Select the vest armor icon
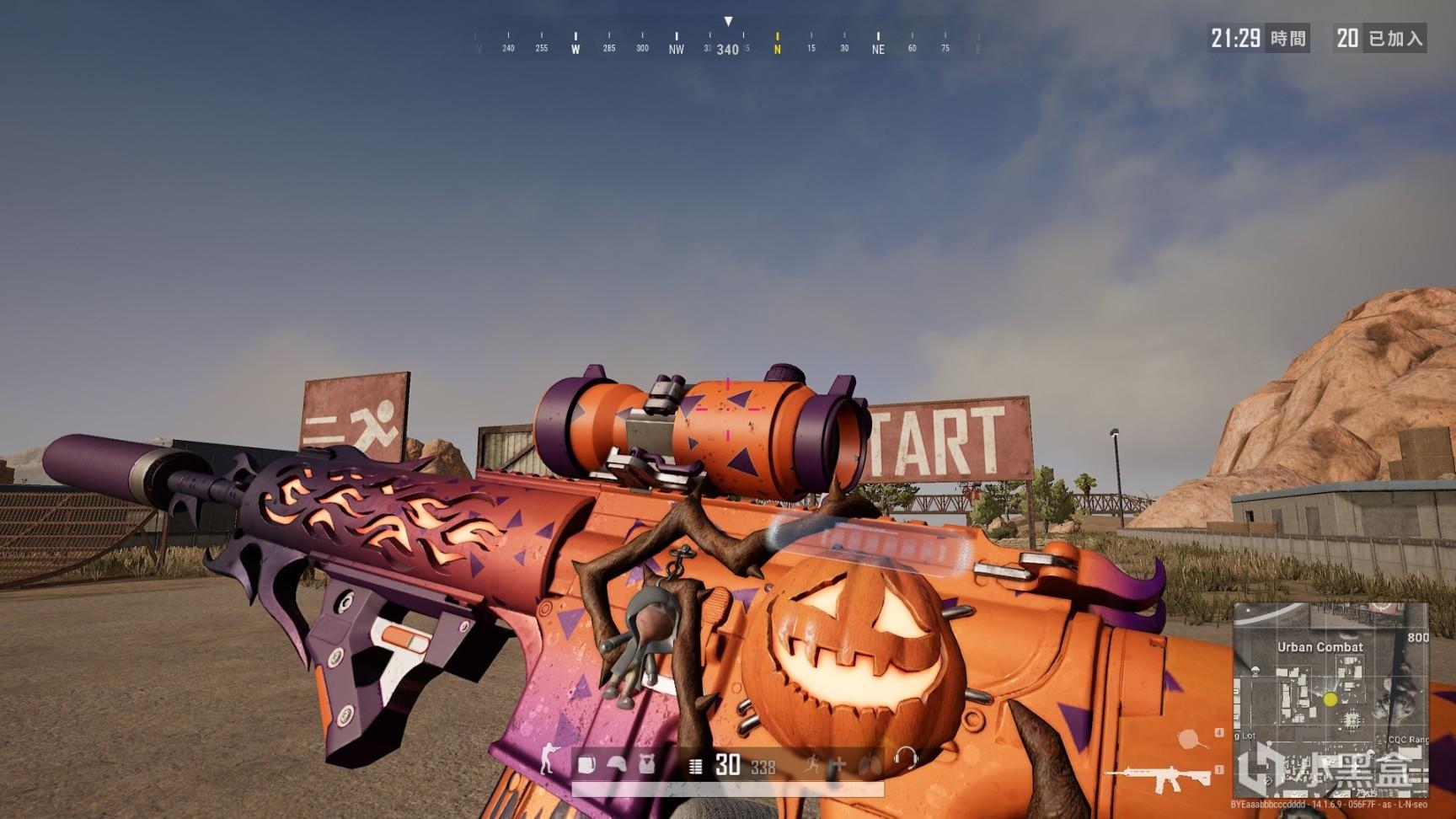Screen dimensions: 1456x819 point(647,763)
